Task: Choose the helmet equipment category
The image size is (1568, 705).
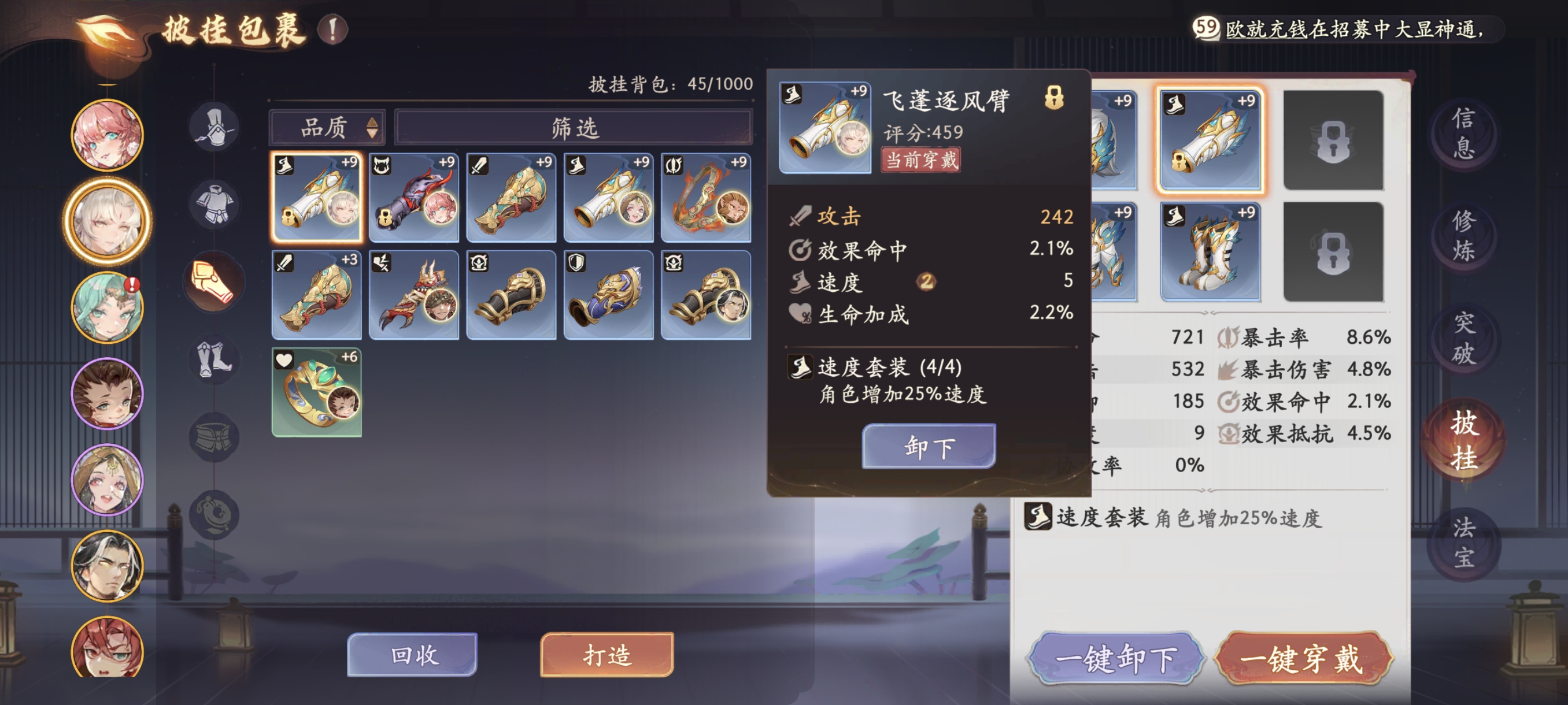Action: pos(214,127)
